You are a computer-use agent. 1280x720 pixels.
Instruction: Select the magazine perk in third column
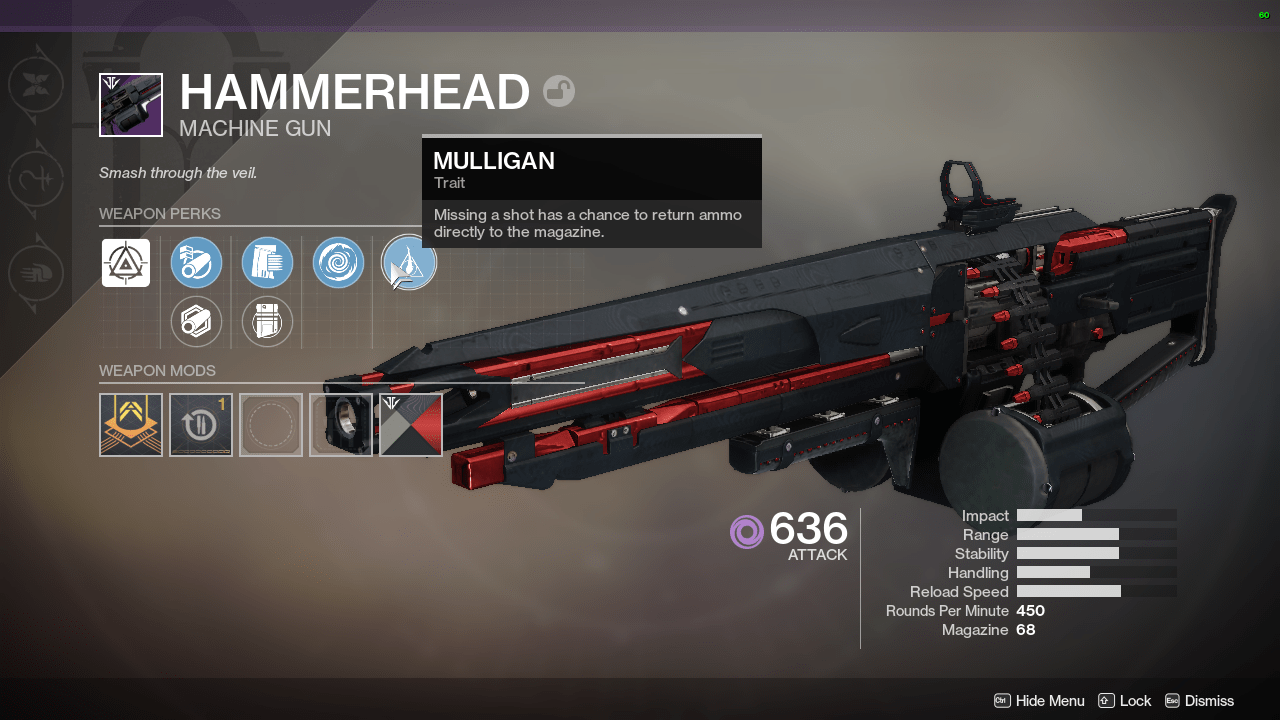267,262
